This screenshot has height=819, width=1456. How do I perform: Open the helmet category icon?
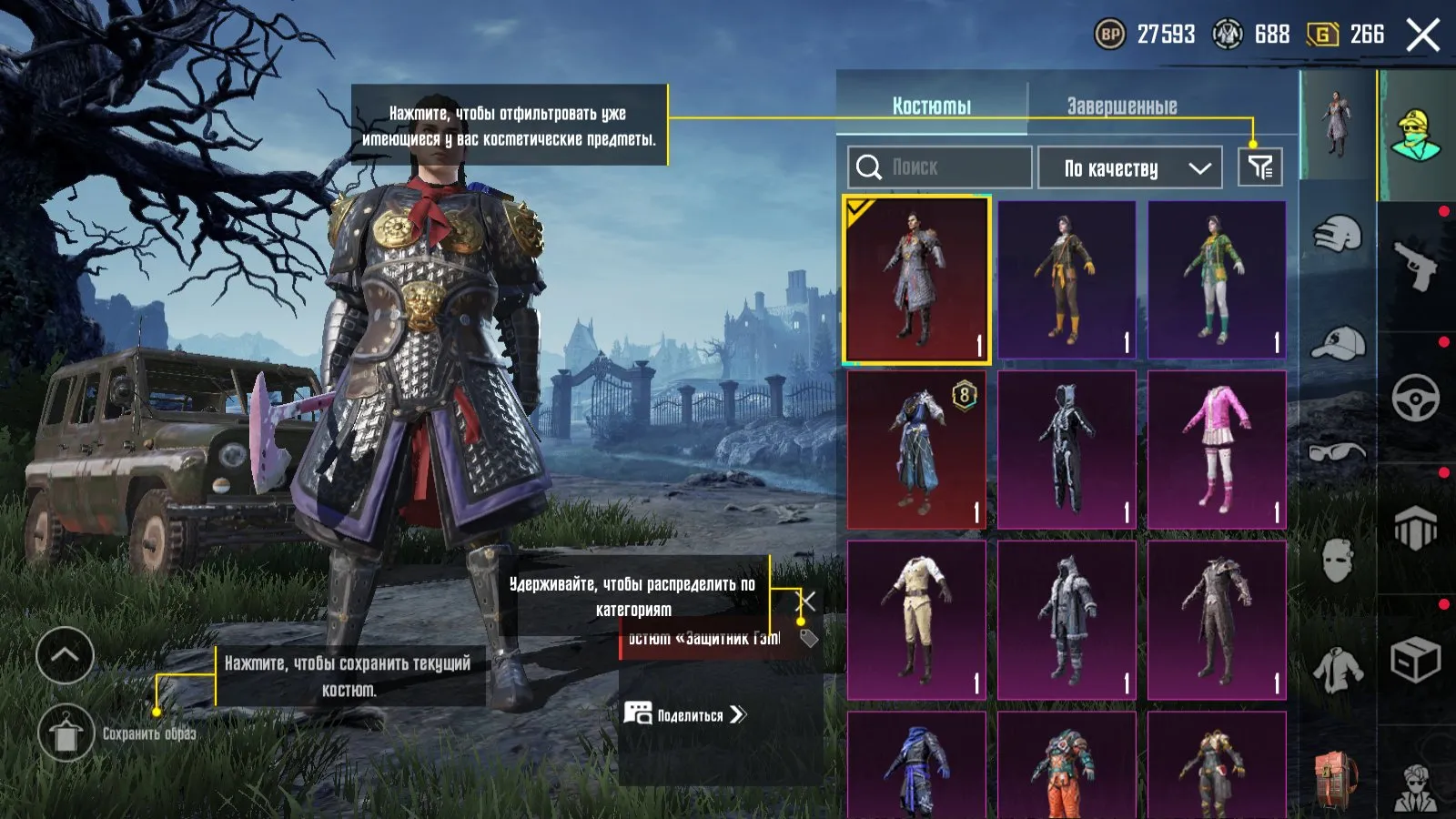point(1338,235)
